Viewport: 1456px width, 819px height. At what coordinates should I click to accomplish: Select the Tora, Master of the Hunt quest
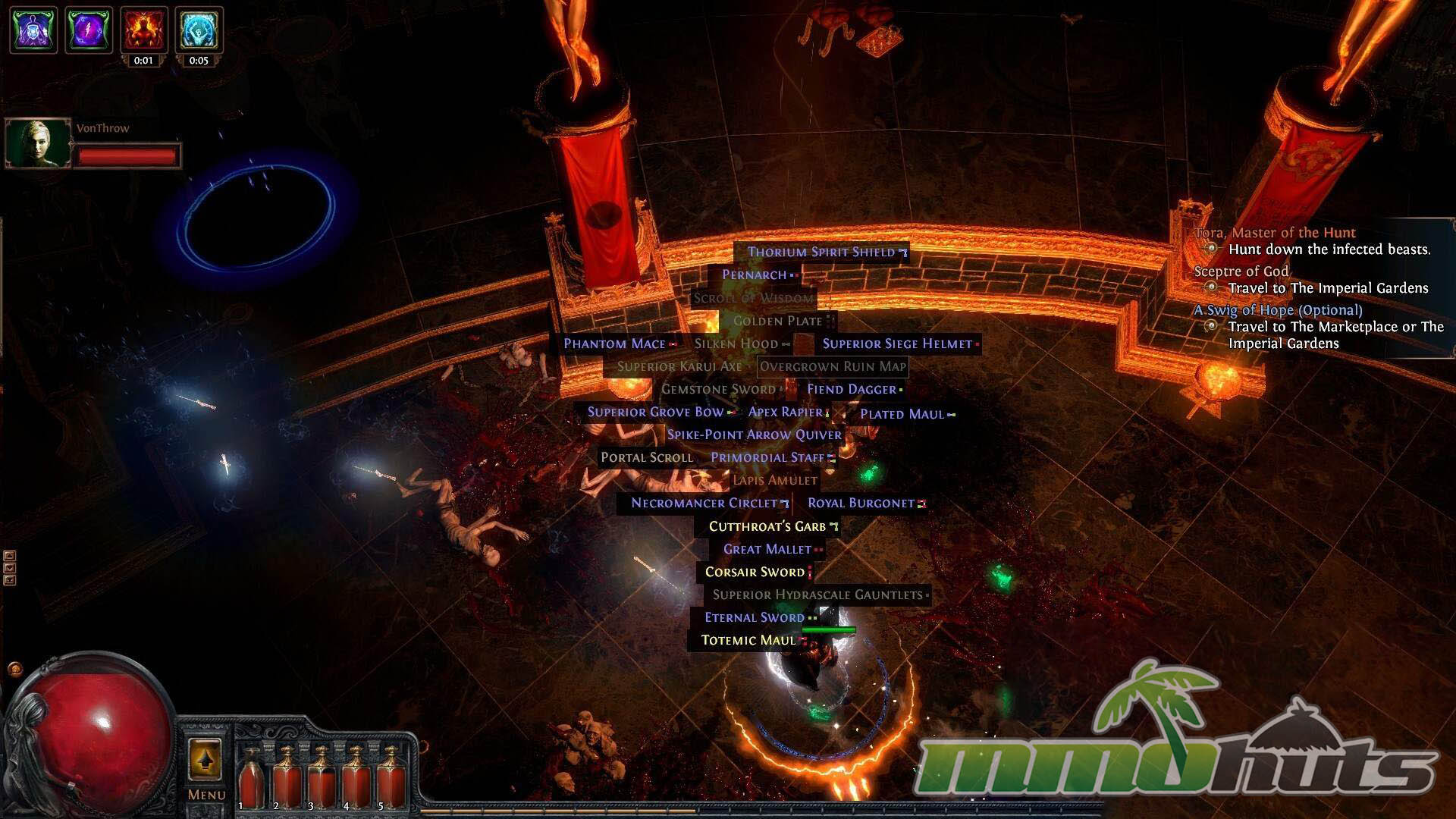[1275, 233]
